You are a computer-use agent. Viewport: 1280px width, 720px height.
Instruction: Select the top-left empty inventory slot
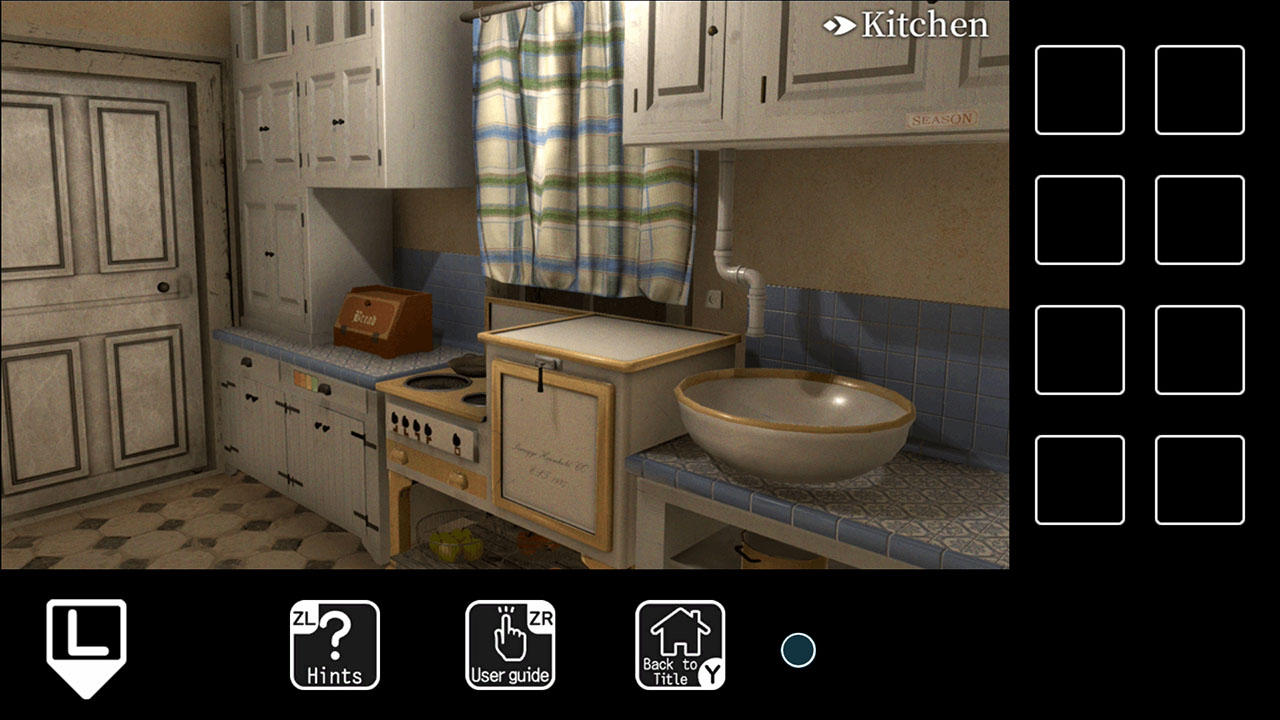1079,88
